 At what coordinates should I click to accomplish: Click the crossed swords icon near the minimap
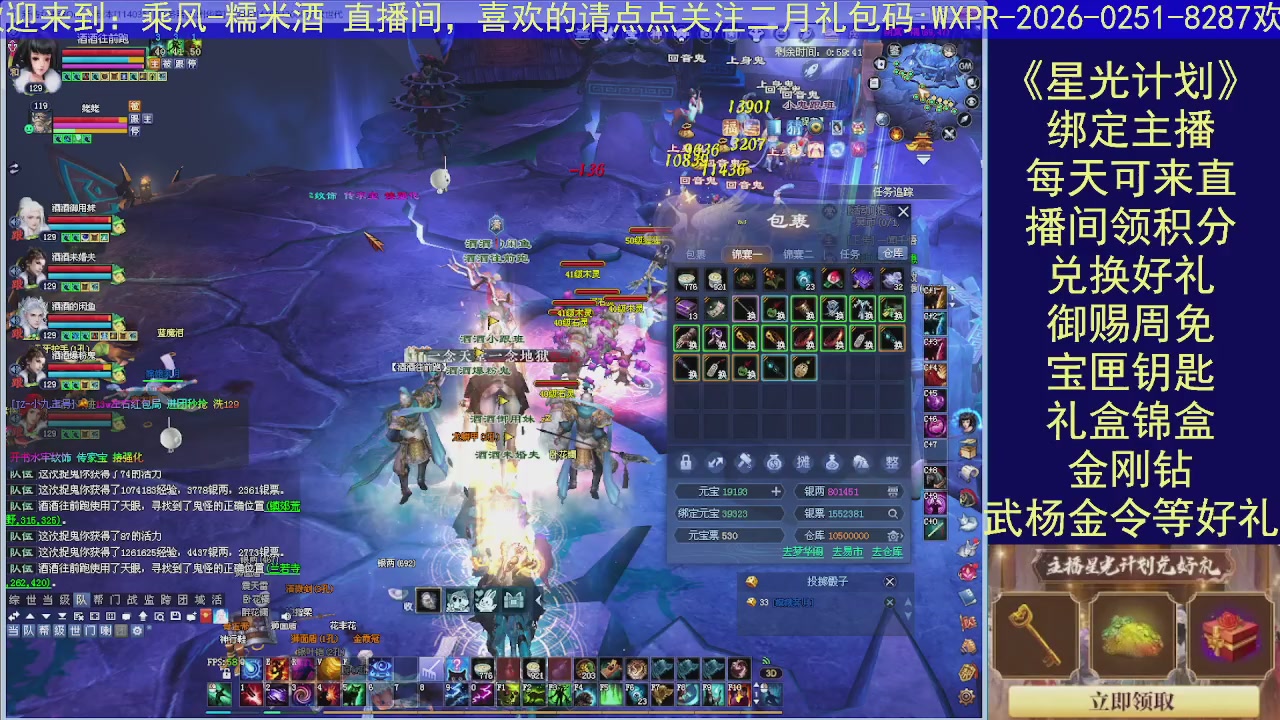pyautogui.click(x=948, y=133)
